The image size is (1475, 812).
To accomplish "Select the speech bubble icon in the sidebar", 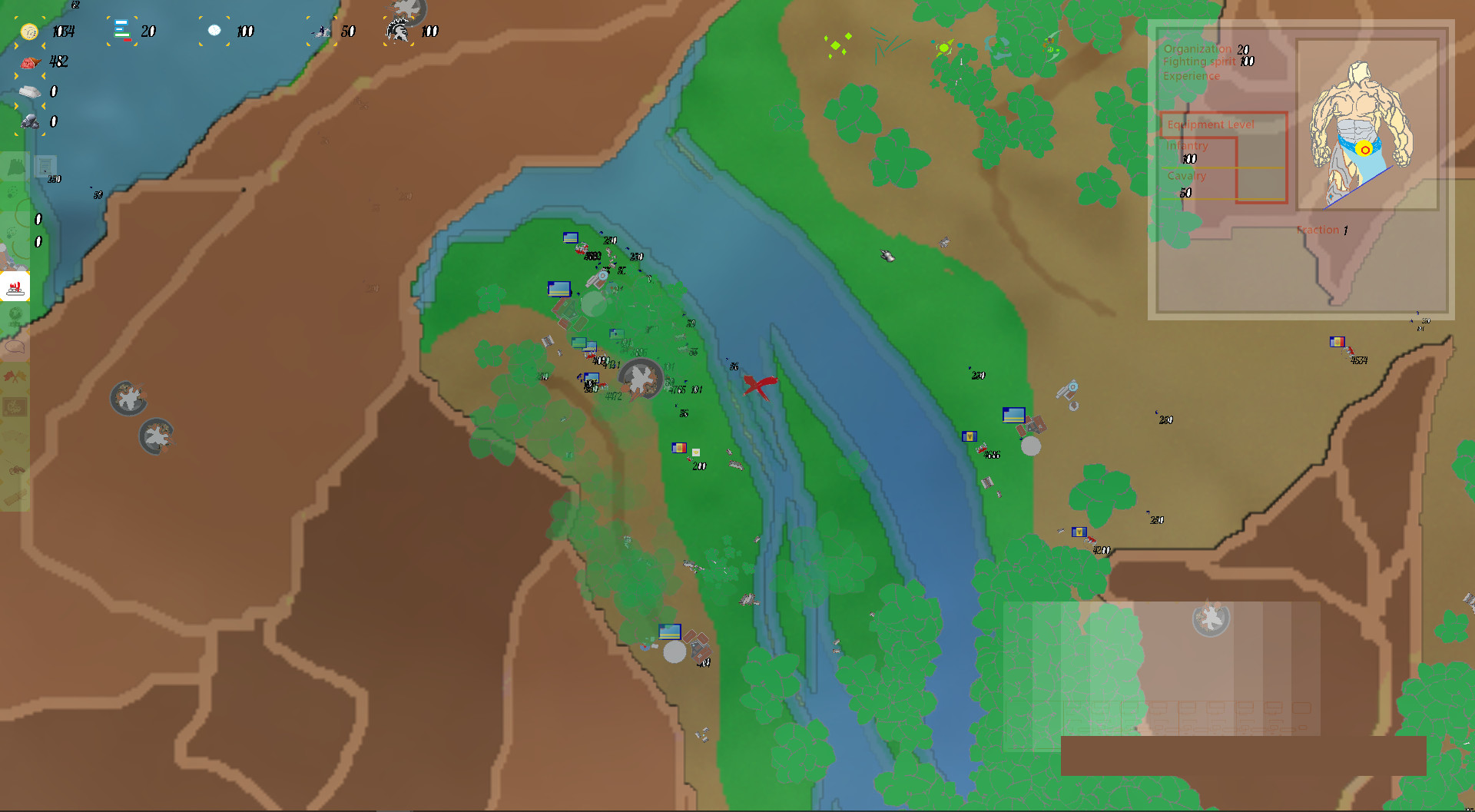I will (x=14, y=347).
